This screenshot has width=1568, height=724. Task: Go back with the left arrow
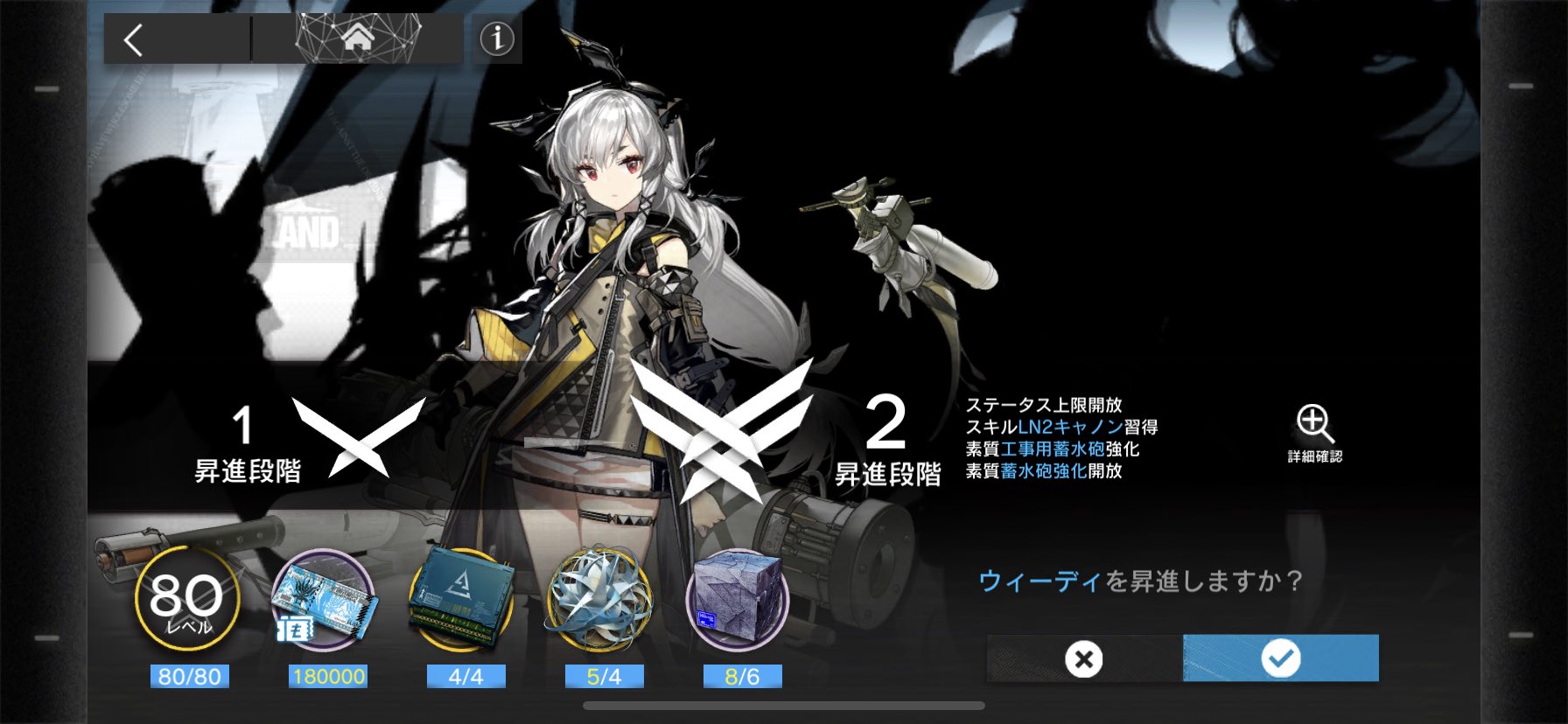pyautogui.click(x=133, y=38)
